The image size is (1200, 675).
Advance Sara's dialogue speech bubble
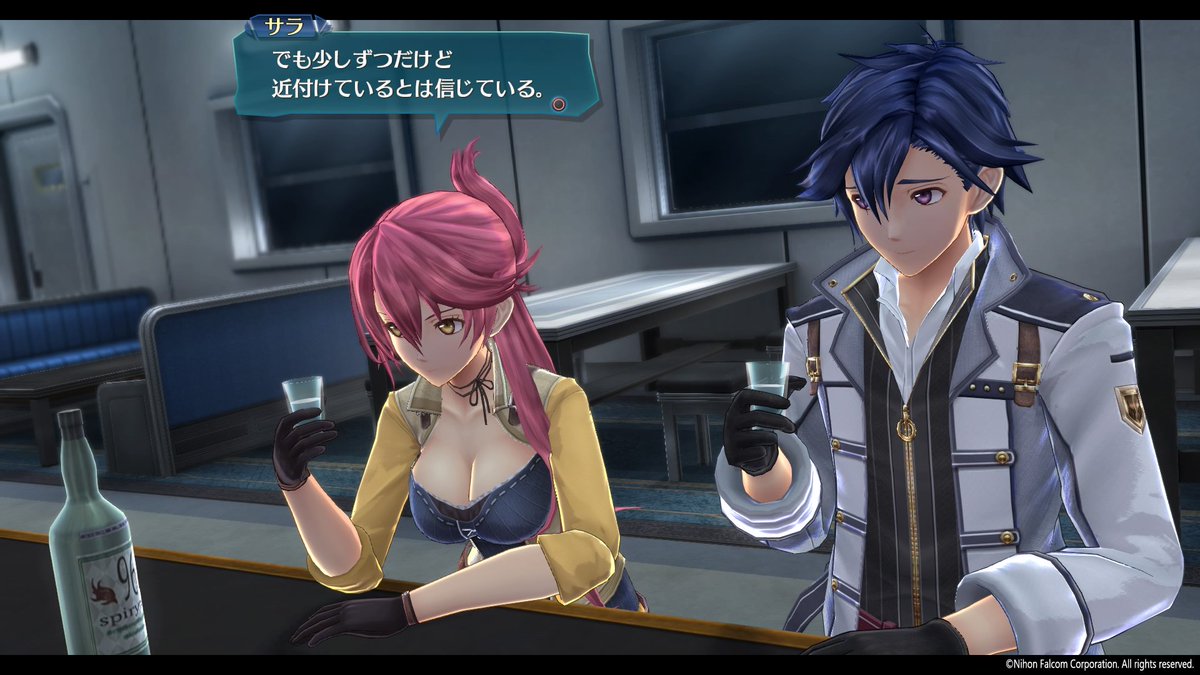click(x=560, y=103)
